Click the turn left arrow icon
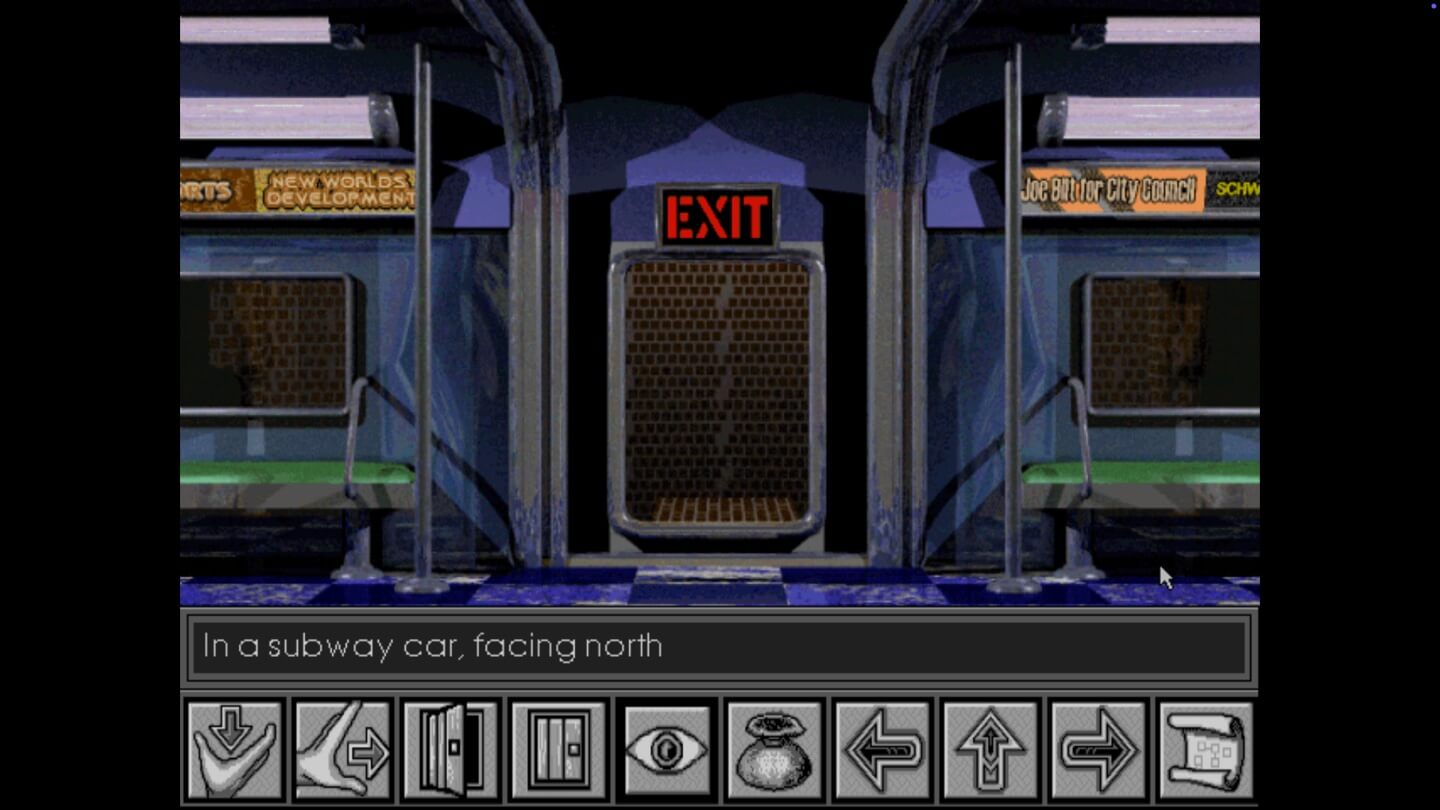The height and width of the screenshot is (810, 1440). (881, 748)
